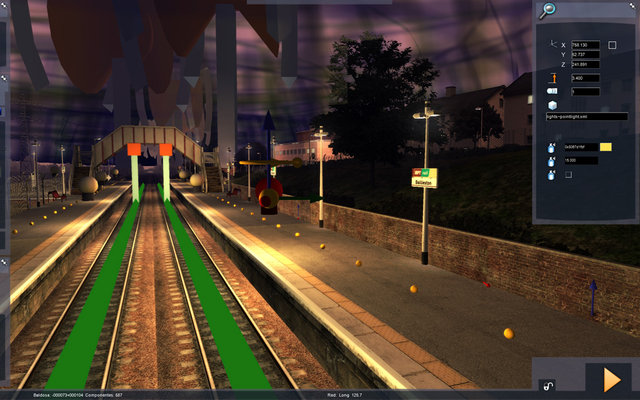Image resolution: width=640 pixels, height=400 pixels.
Task: Change the light range value field
Action: tap(582, 160)
